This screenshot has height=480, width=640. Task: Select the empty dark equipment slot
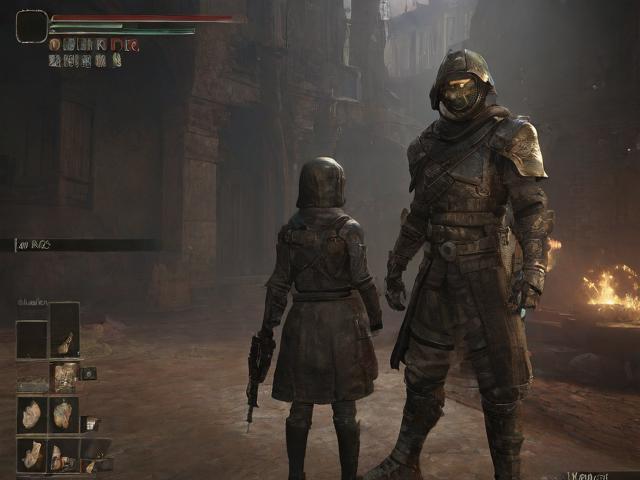(x=32, y=340)
